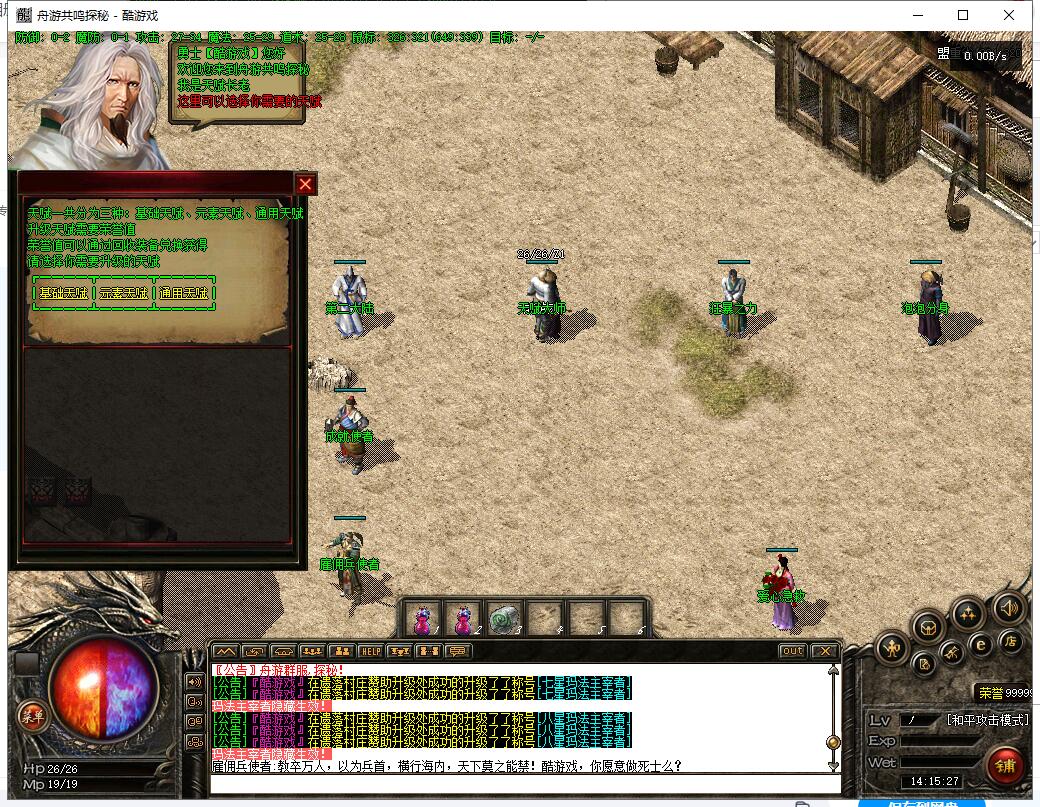Screen dimensions: 1040x807
Task: Use the red potion in hotbar slot 1
Action: click(423, 619)
